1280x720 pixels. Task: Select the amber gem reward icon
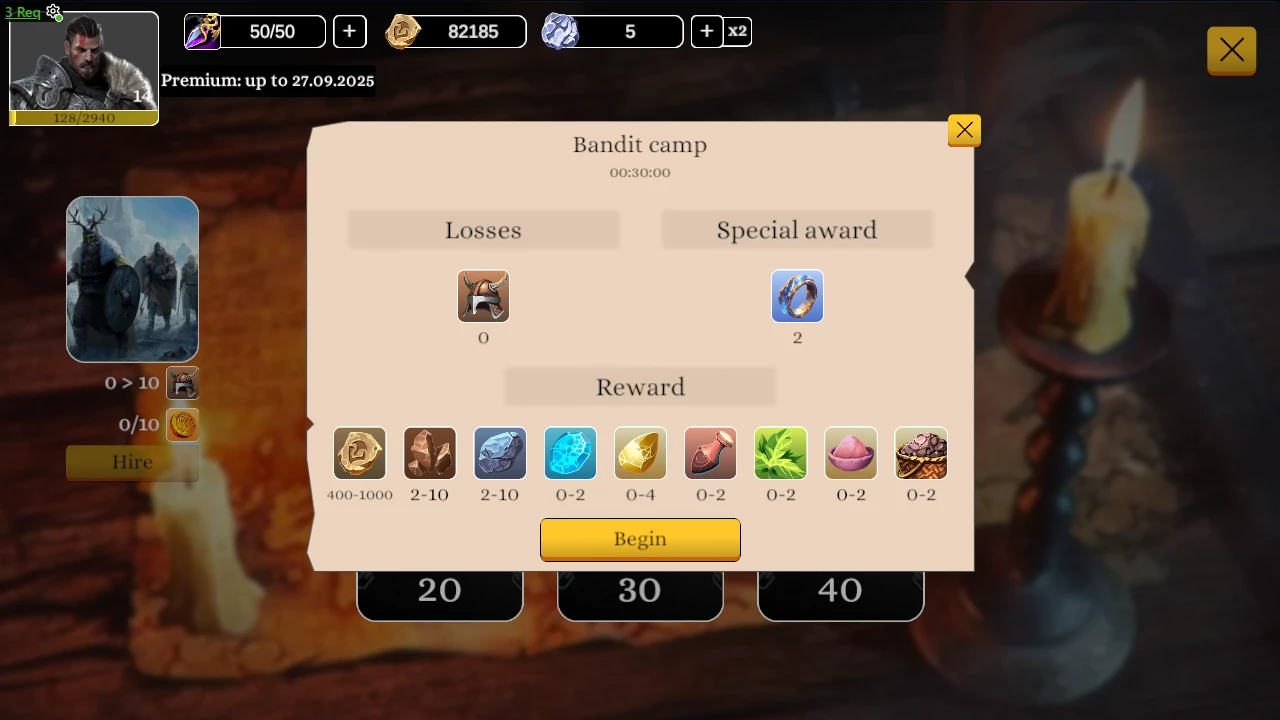(x=640, y=453)
